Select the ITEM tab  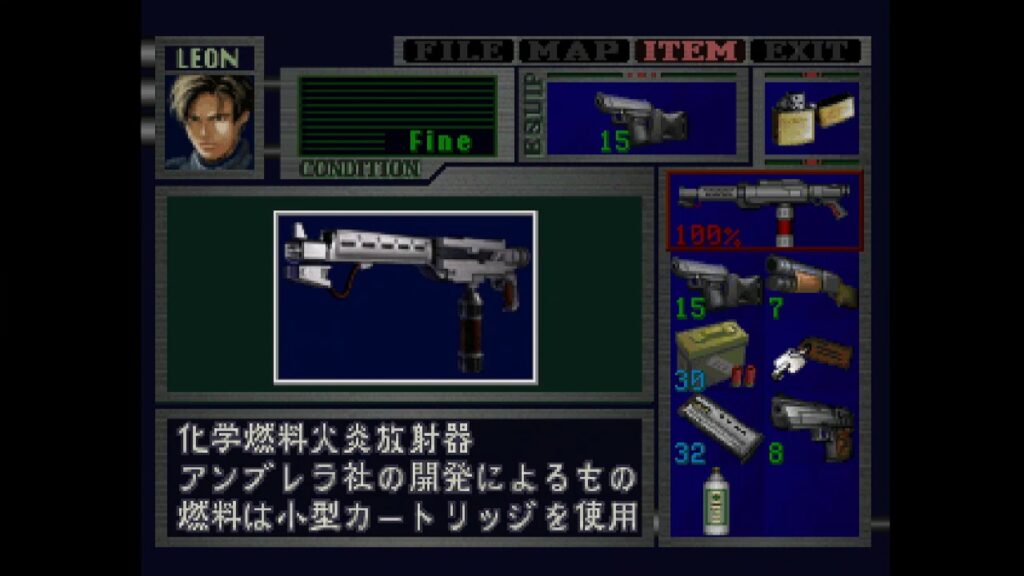click(692, 51)
